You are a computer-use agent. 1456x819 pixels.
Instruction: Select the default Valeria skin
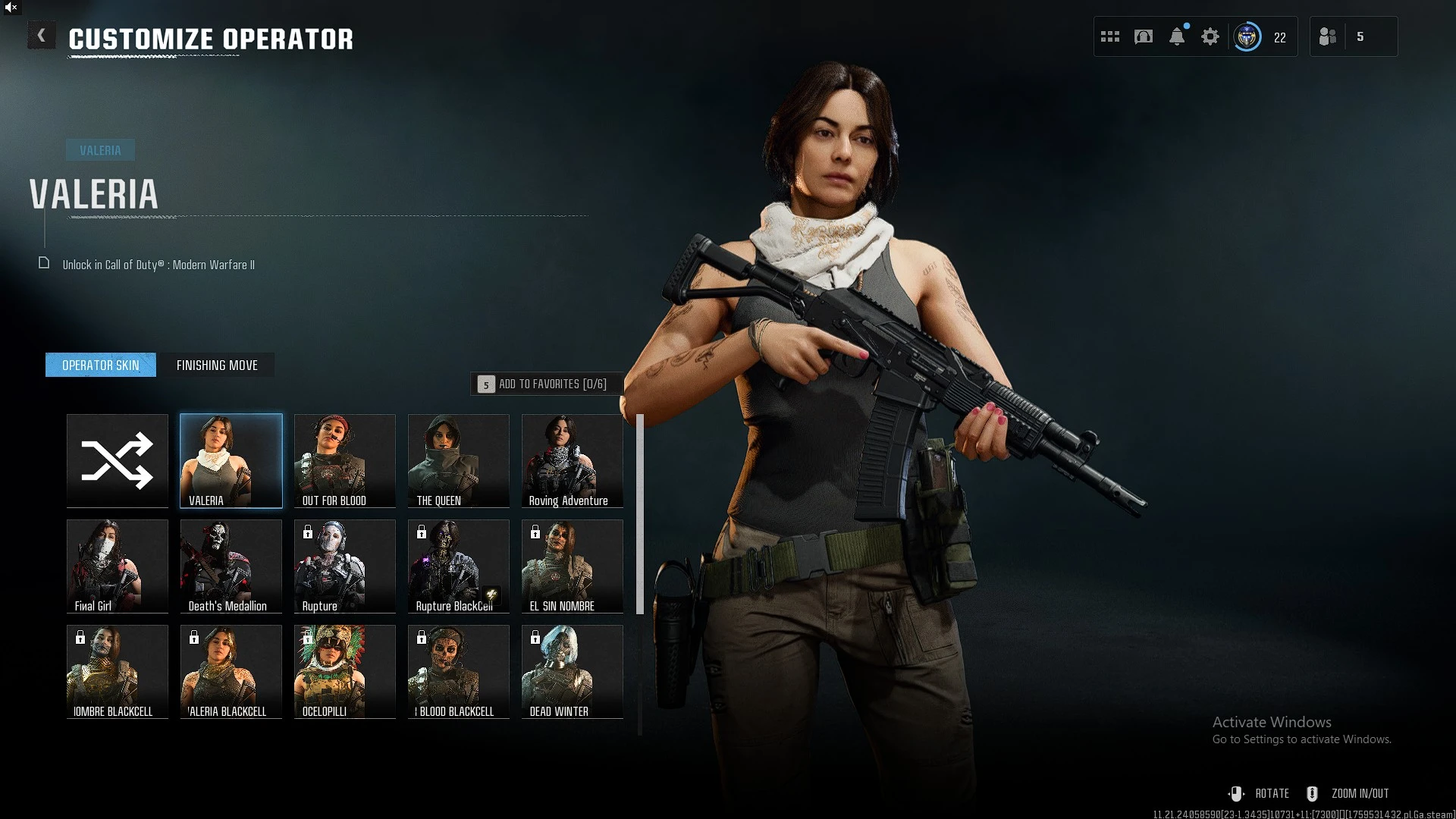coord(231,460)
